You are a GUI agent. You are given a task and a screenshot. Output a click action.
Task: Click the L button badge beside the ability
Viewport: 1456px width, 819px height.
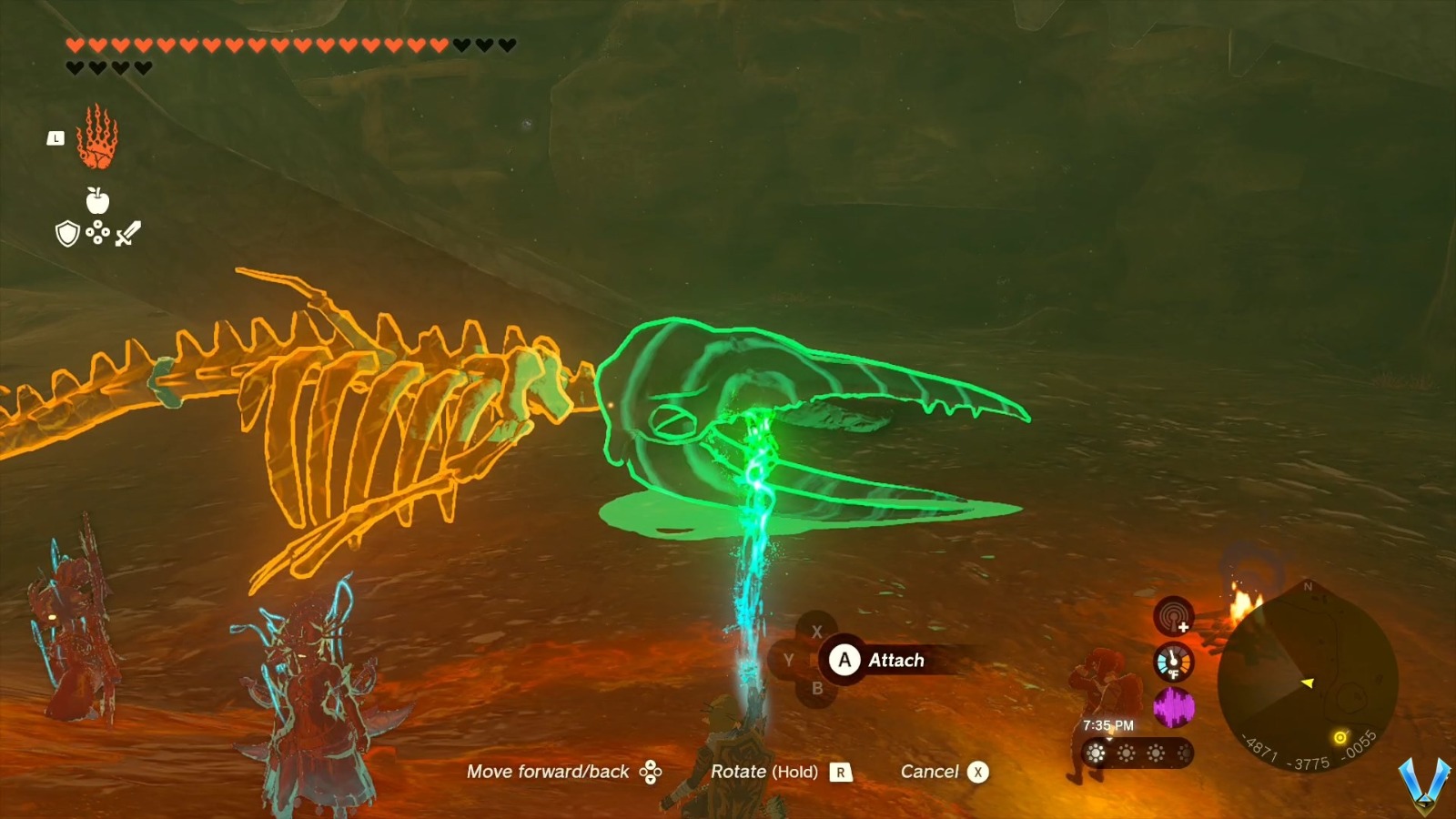(x=56, y=138)
